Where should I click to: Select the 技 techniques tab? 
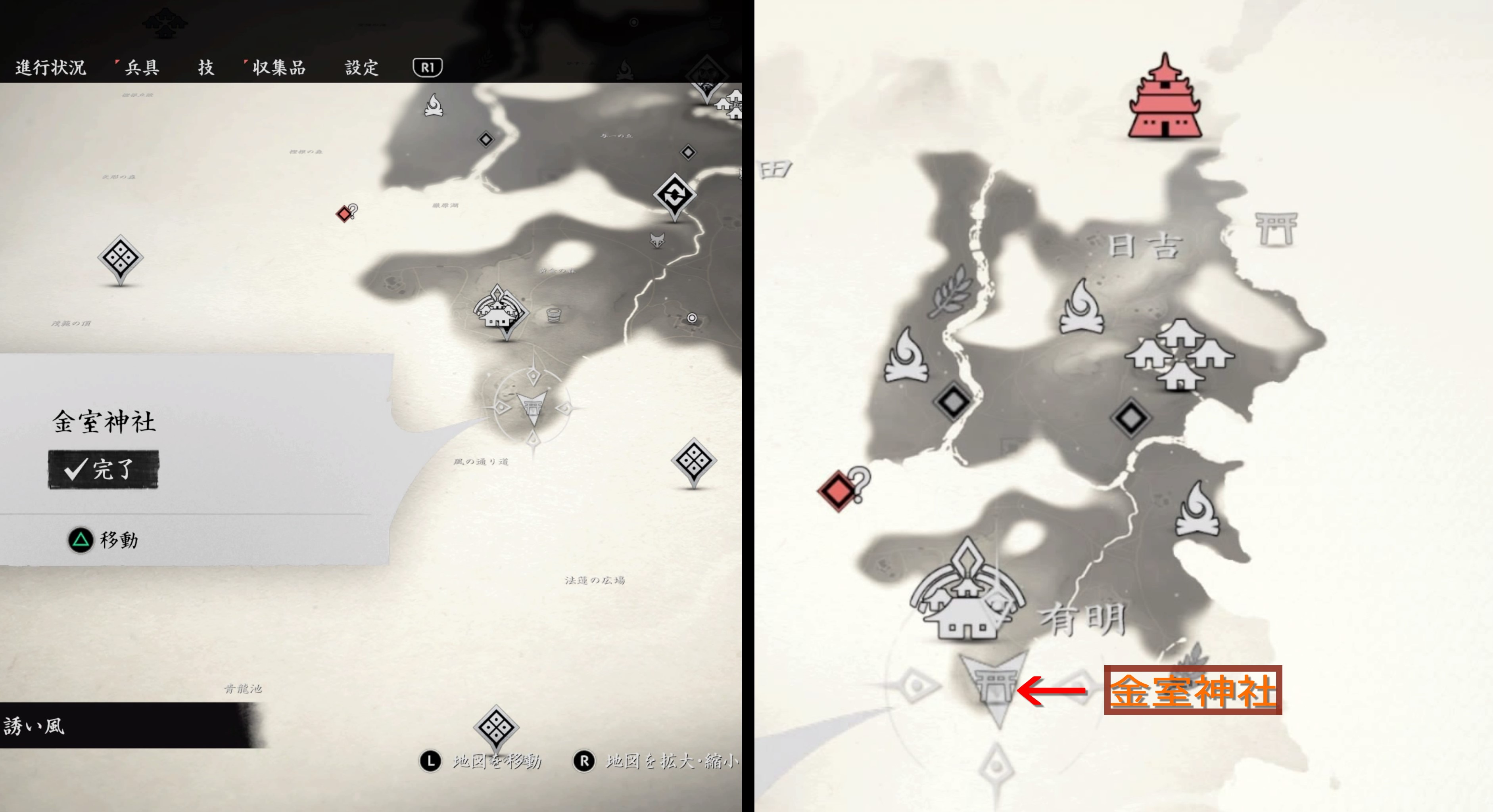click(x=206, y=68)
